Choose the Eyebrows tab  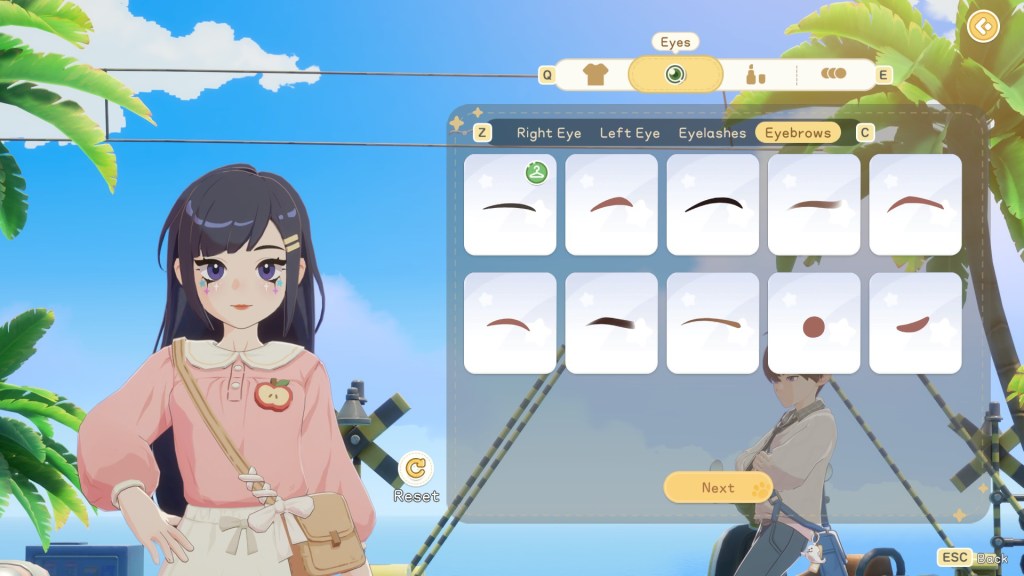point(797,133)
